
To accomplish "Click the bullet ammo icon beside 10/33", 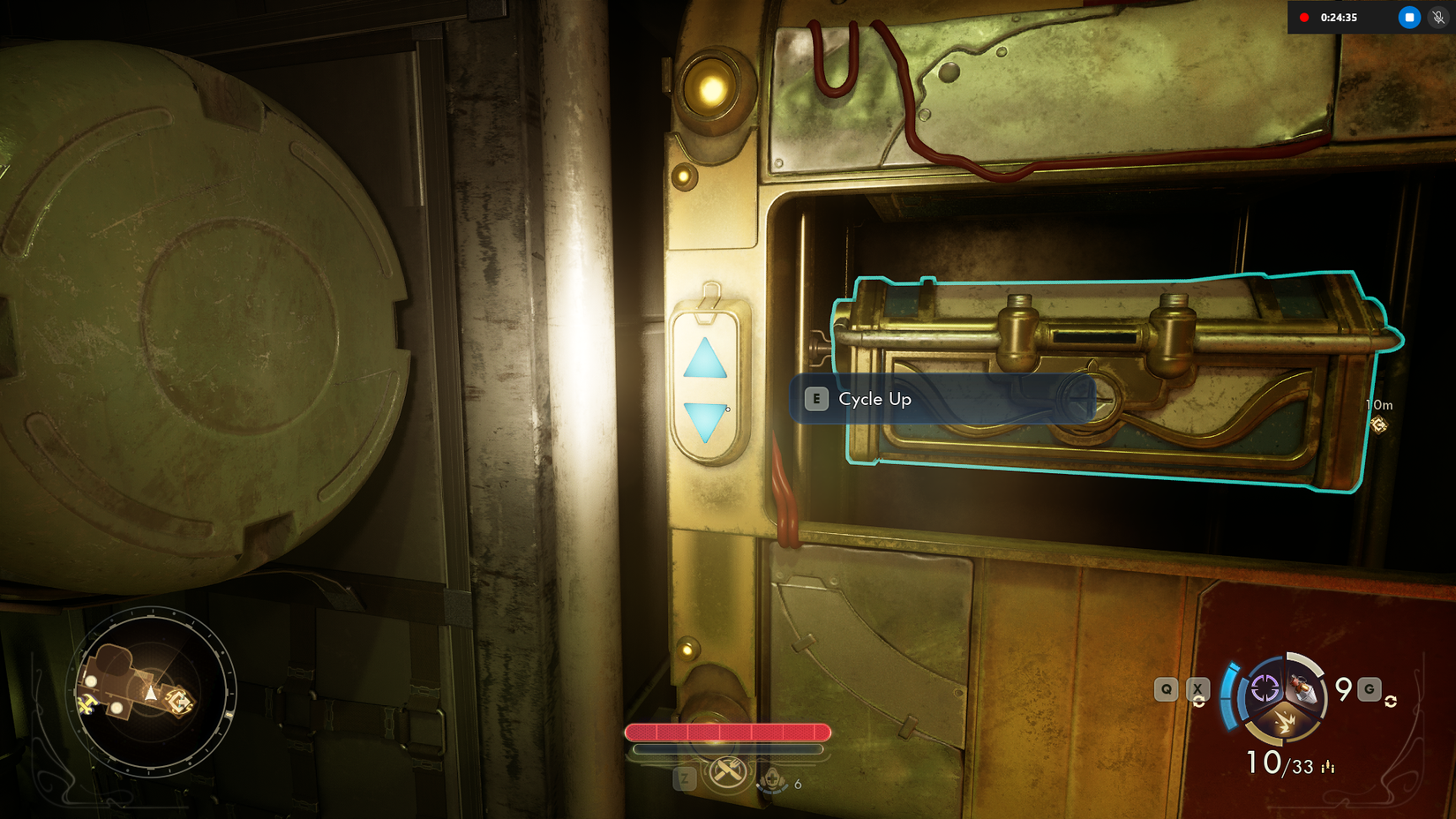I will [1327, 765].
